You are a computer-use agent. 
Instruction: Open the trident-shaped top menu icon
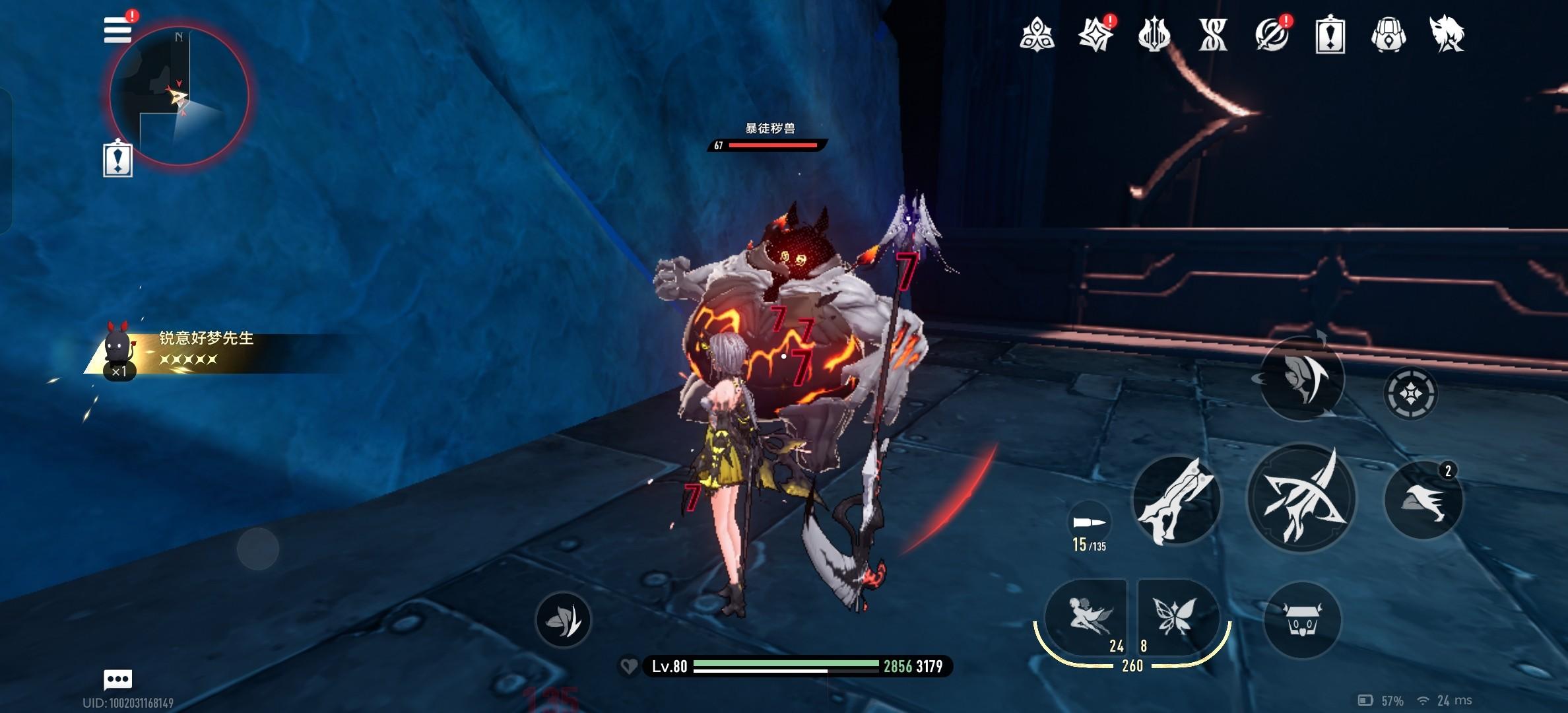1154,34
